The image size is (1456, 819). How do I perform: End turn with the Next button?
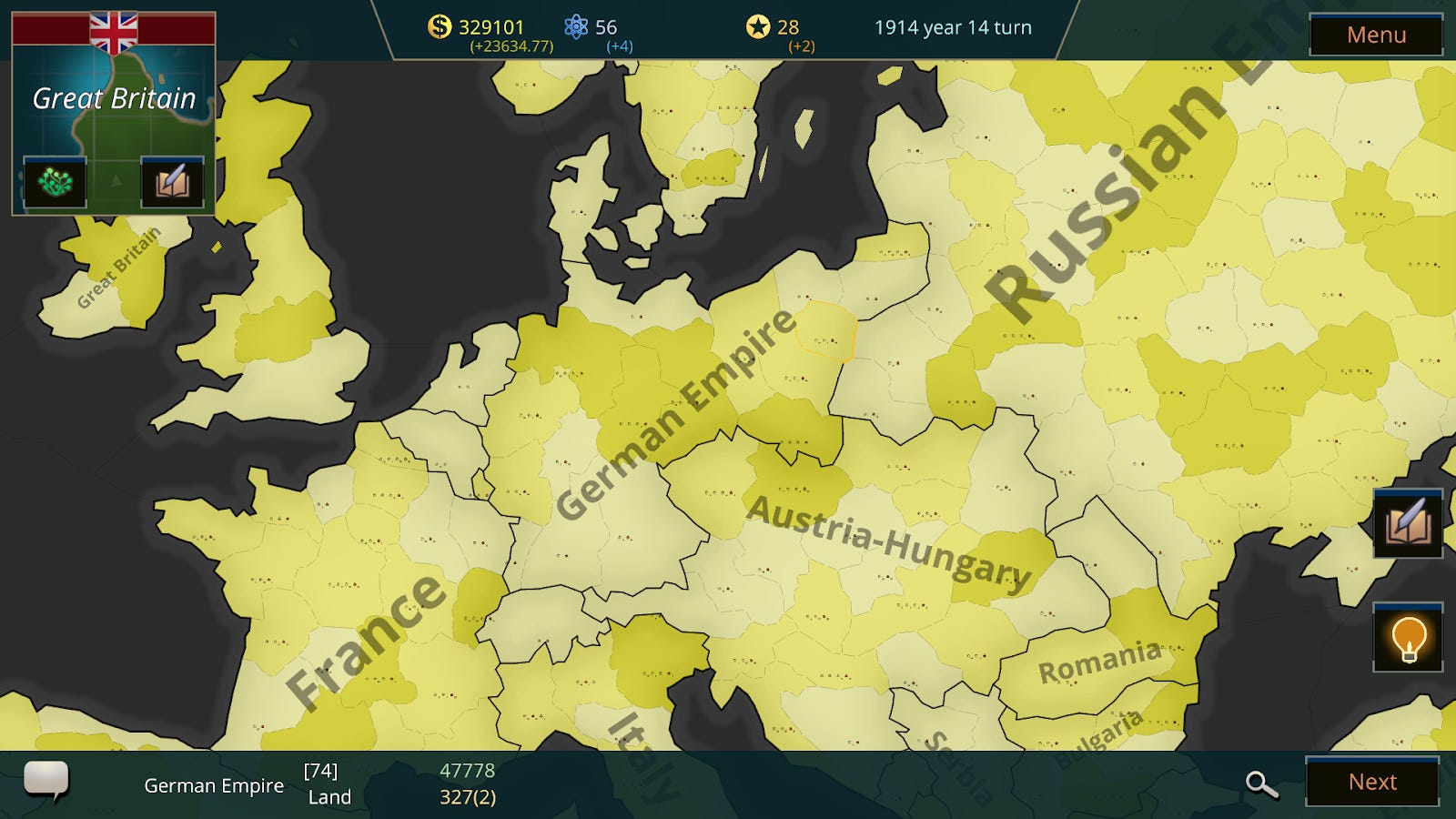tap(1372, 781)
